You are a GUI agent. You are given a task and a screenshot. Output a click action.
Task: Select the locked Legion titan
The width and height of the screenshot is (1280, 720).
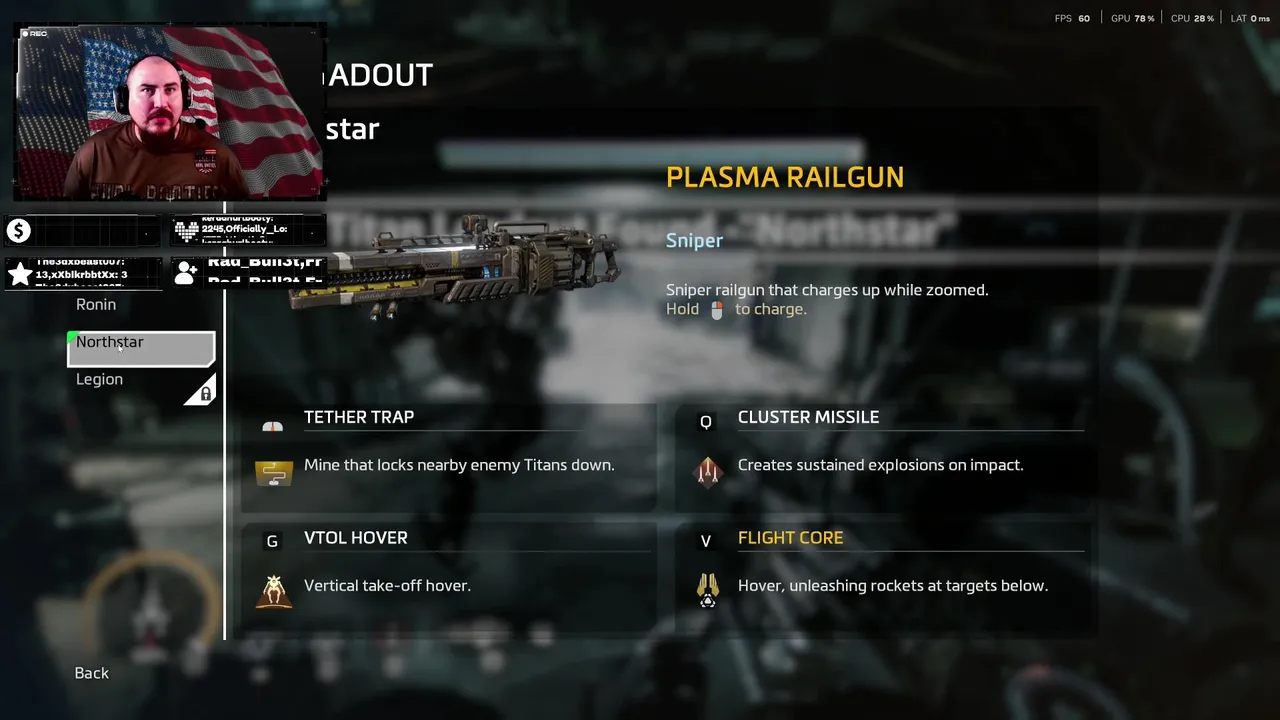point(100,380)
